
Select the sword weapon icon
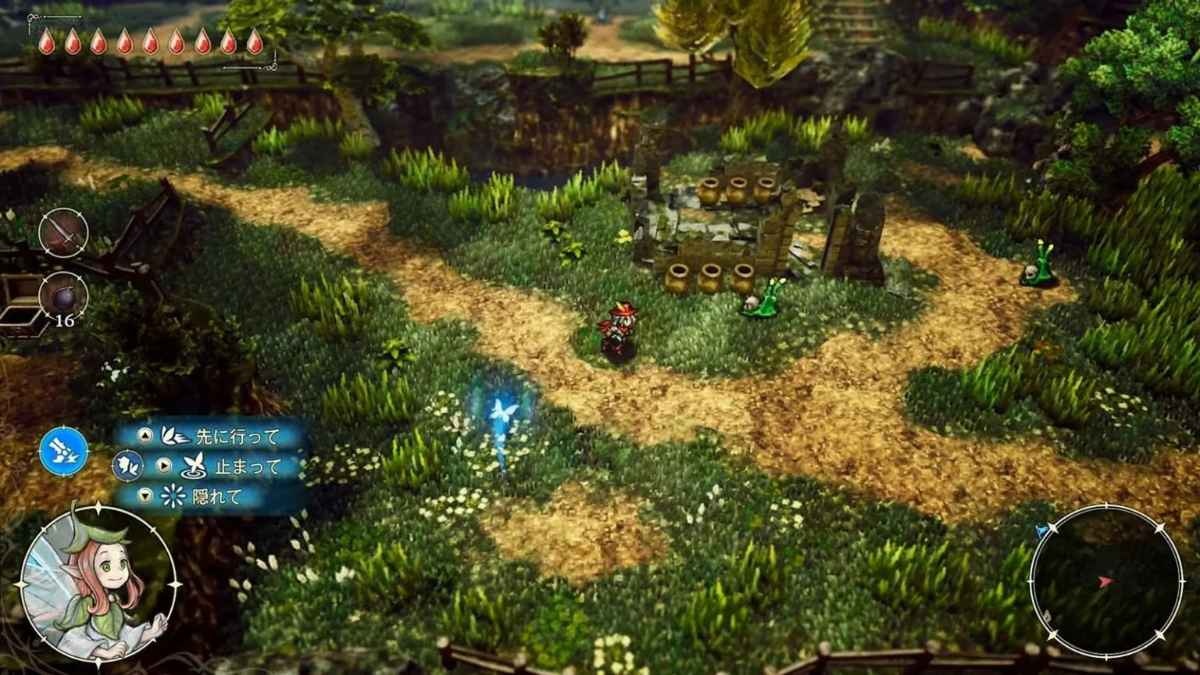coord(63,233)
